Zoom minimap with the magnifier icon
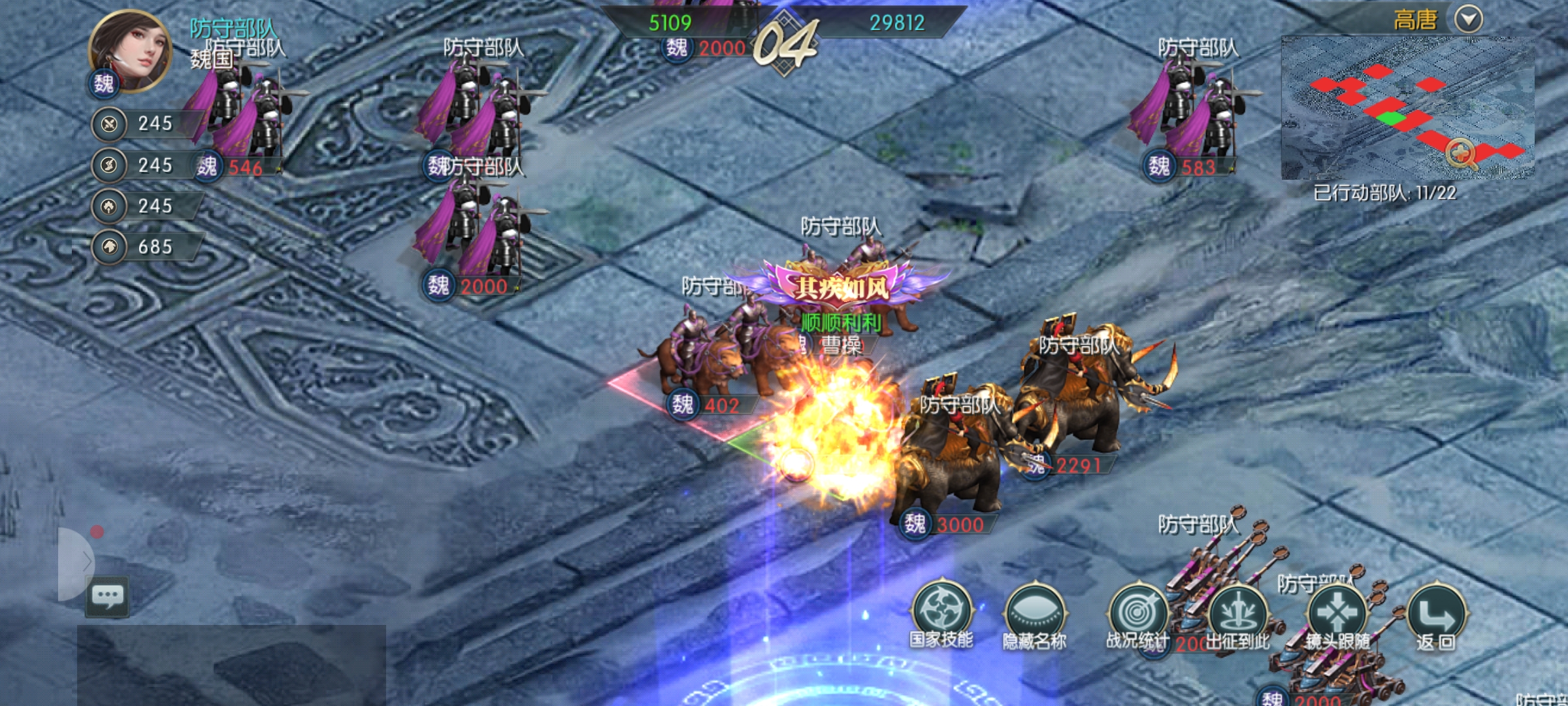This screenshot has width=1568, height=706. pos(1461,154)
